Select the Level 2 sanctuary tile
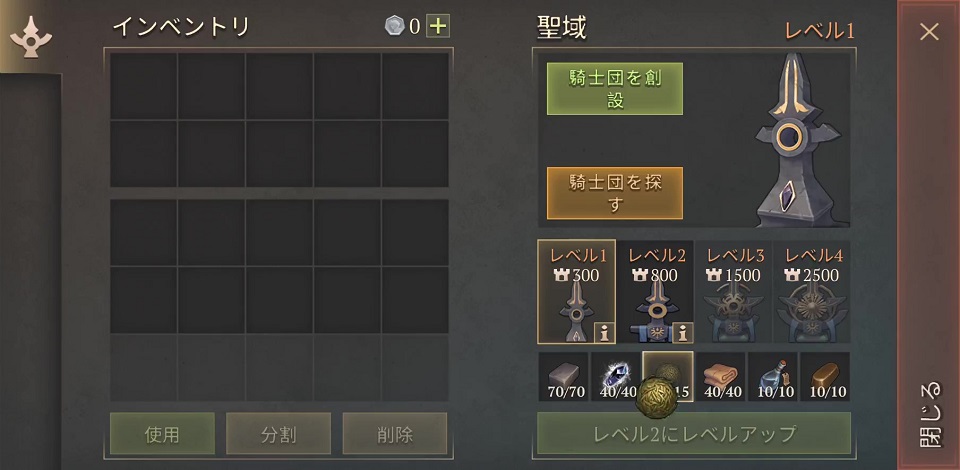 (657, 290)
